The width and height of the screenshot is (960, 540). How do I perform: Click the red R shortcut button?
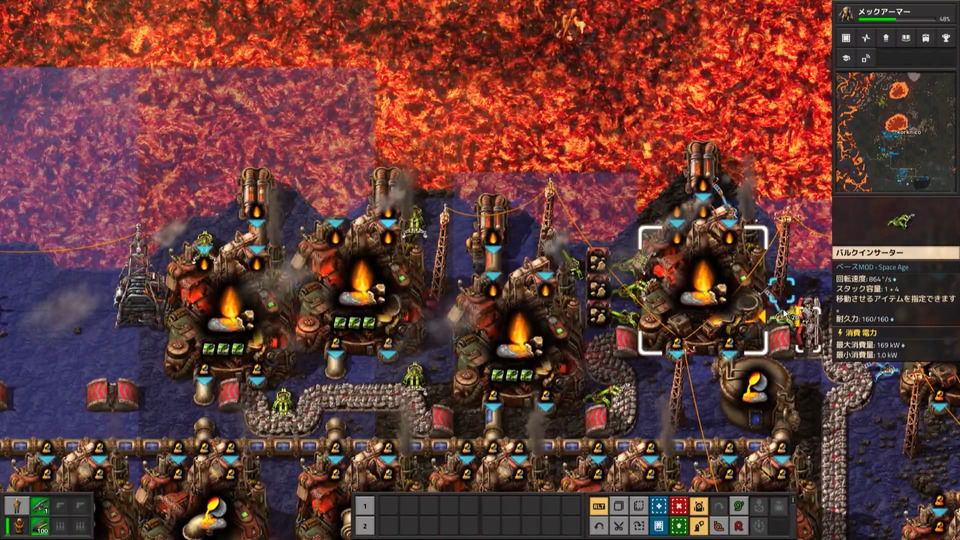tap(739, 526)
